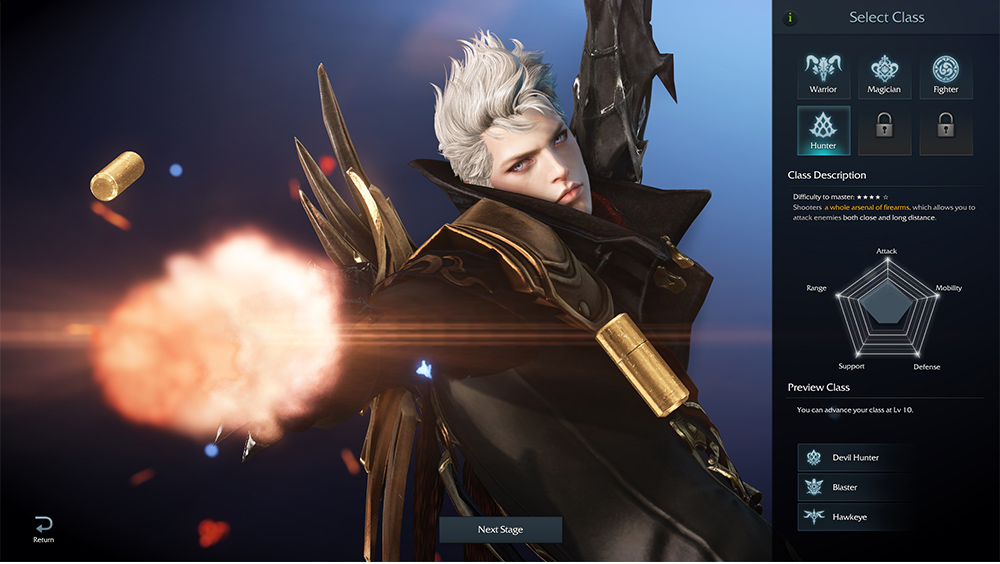Click the Next Stage button
The image size is (1000, 564).
click(x=500, y=529)
